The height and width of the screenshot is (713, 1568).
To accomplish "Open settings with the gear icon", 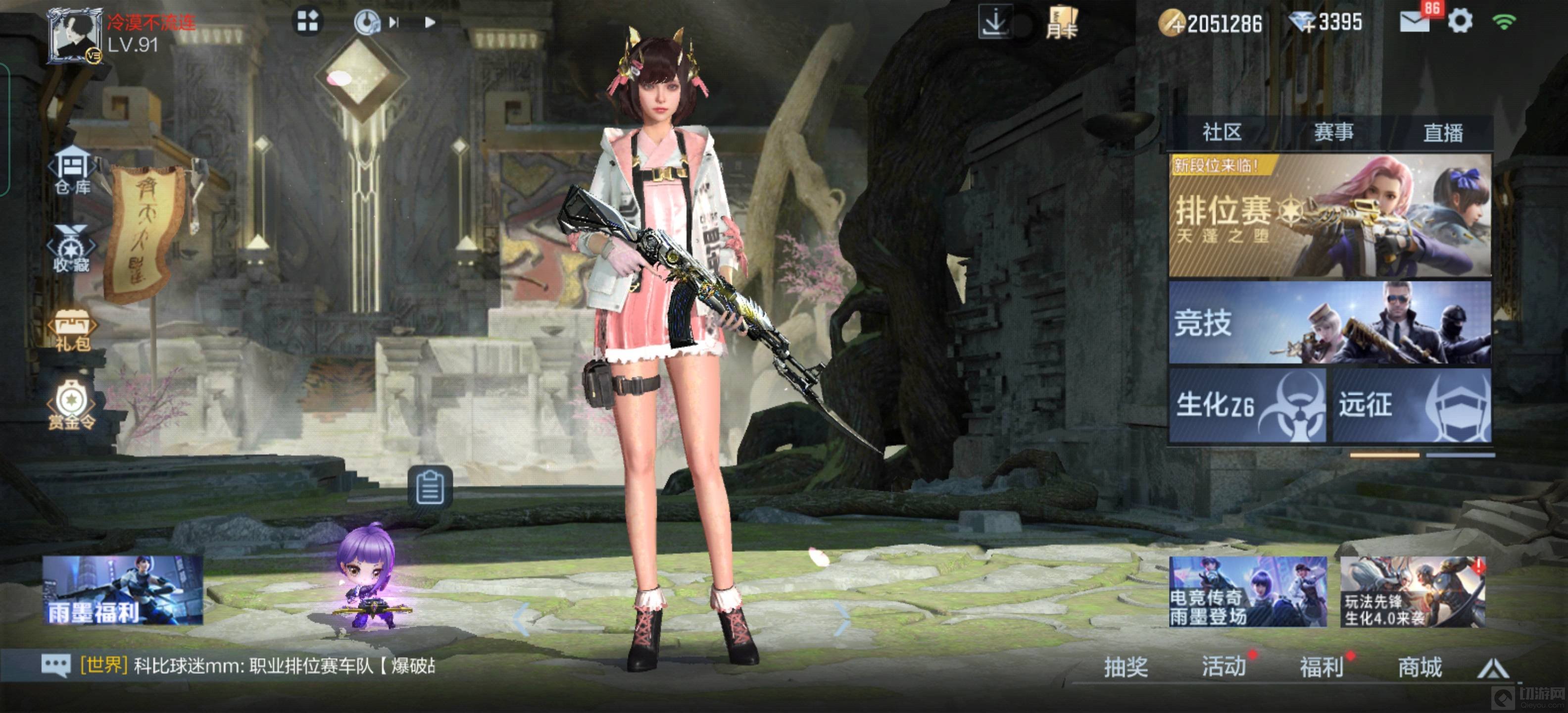I will [x=1460, y=22].
